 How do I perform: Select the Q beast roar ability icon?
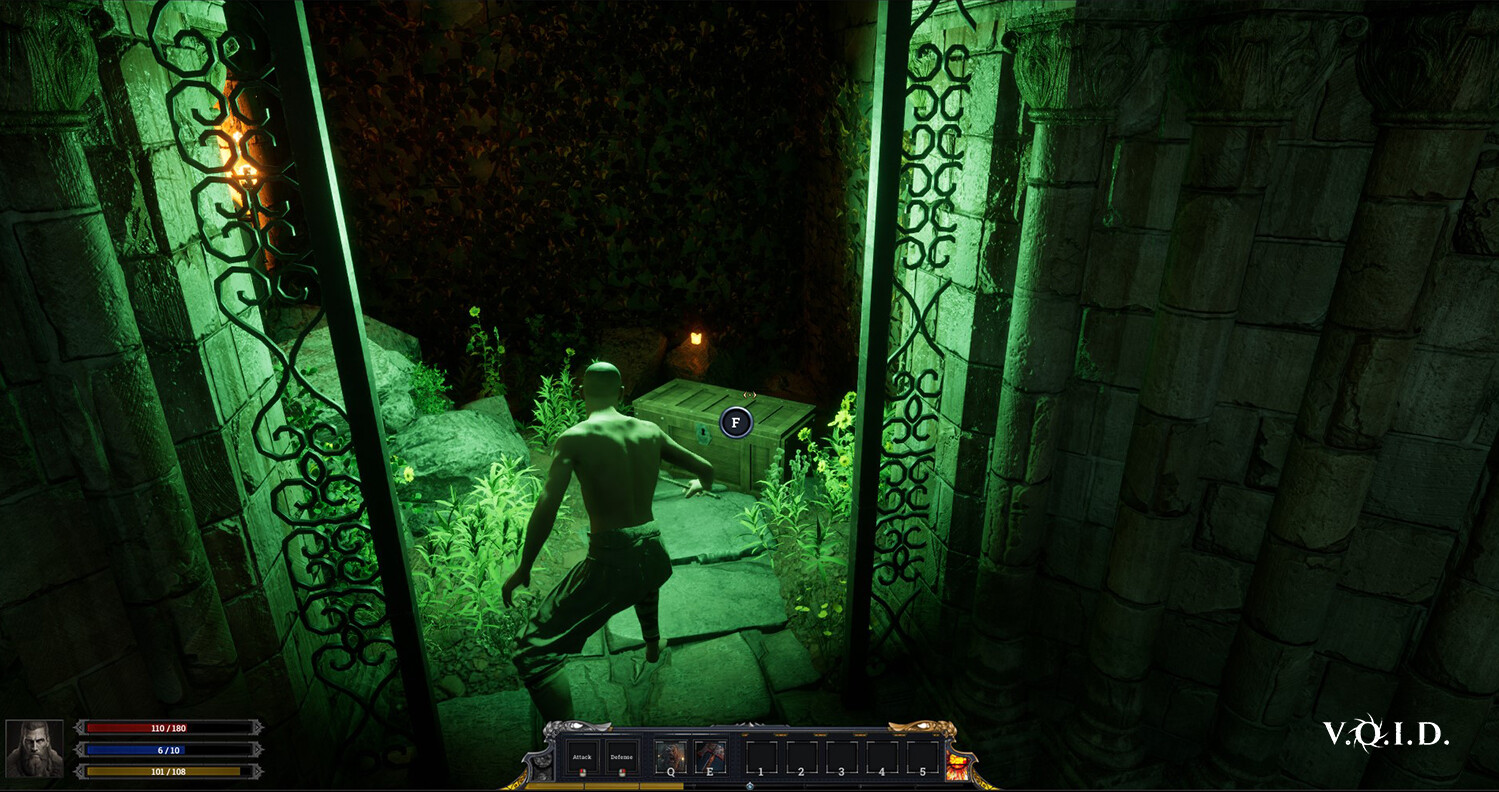(x=670, y=755)
